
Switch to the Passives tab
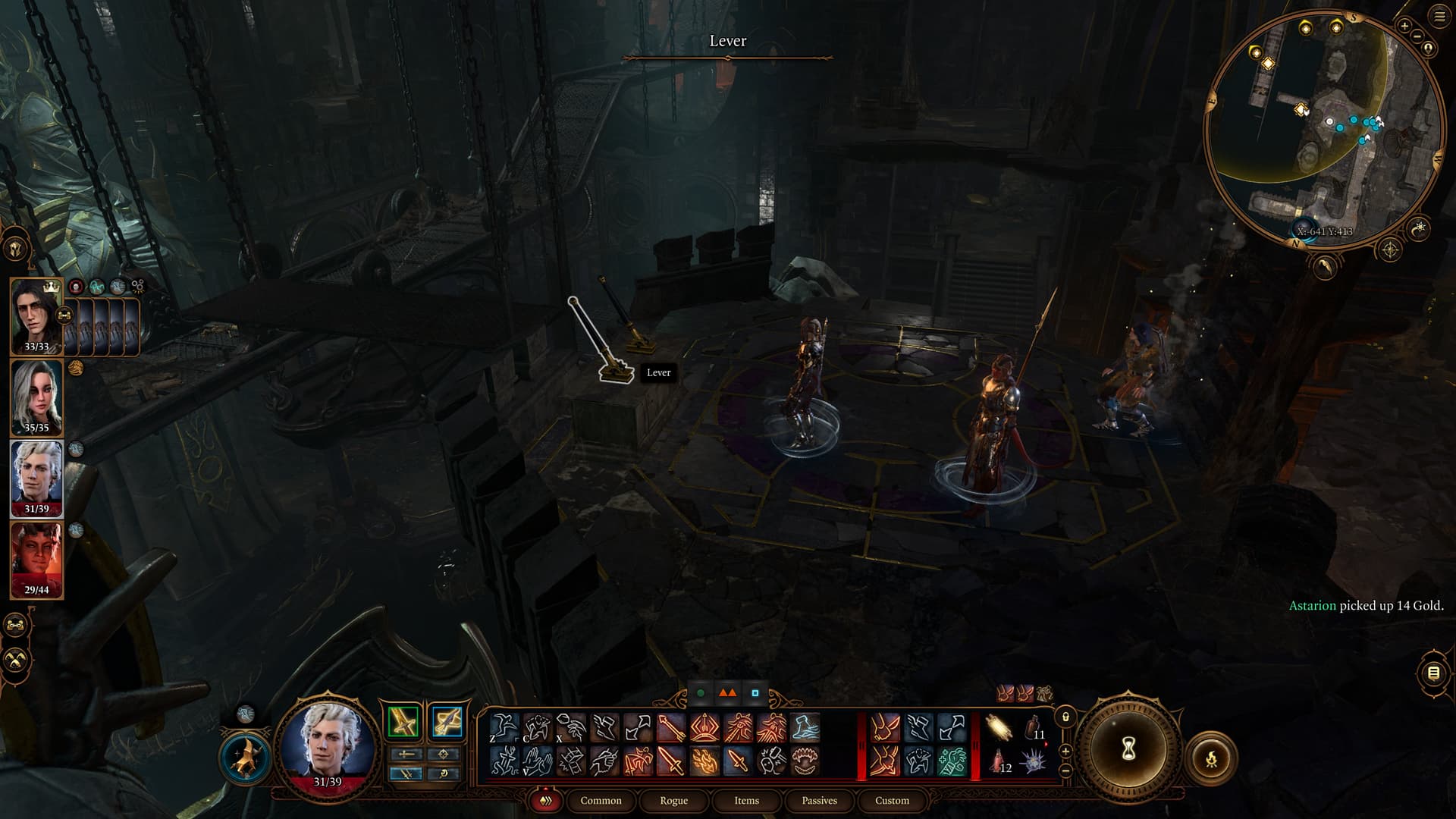point(819,800)
